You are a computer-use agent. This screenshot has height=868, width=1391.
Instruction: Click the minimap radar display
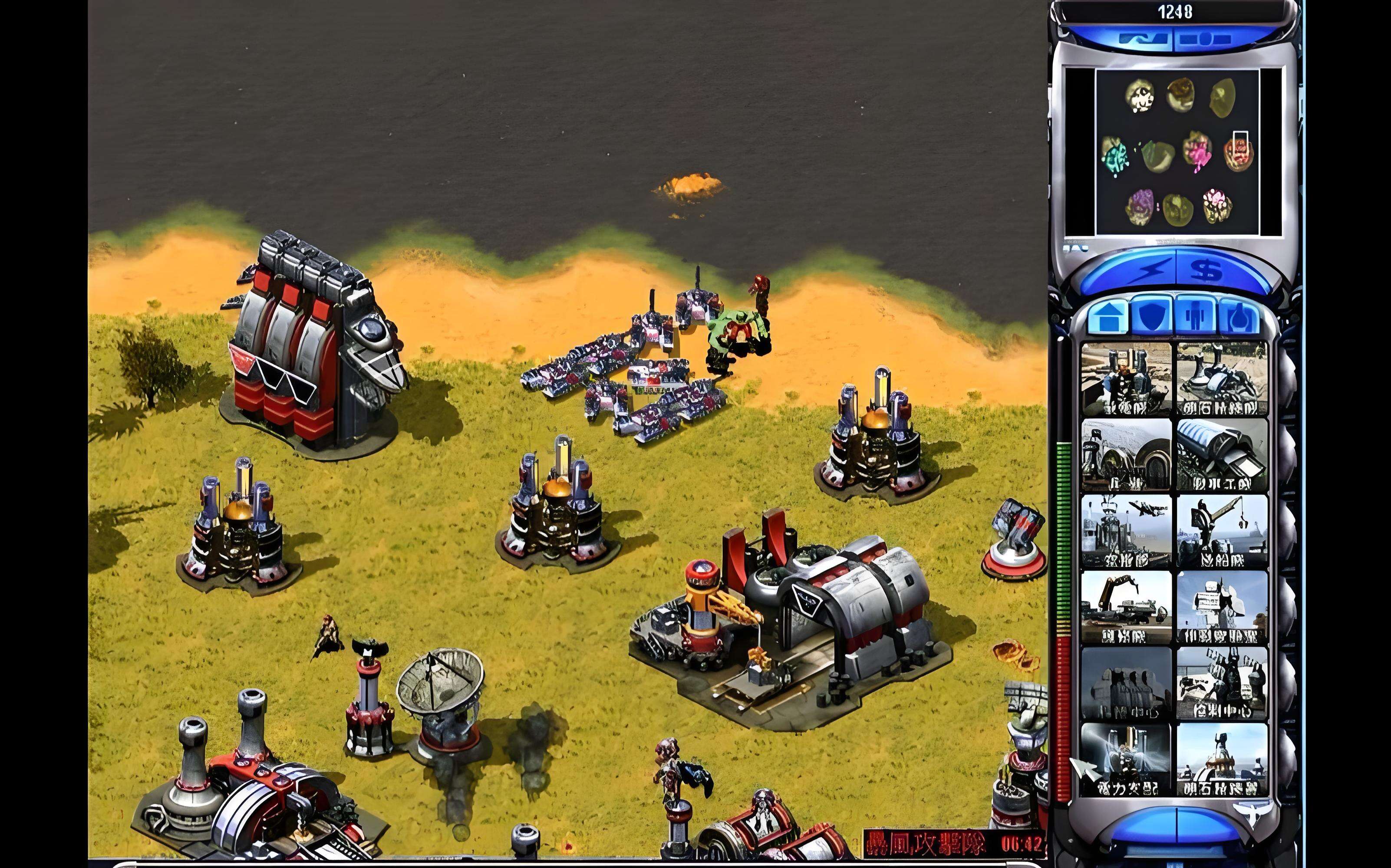tap(1173, 152)
